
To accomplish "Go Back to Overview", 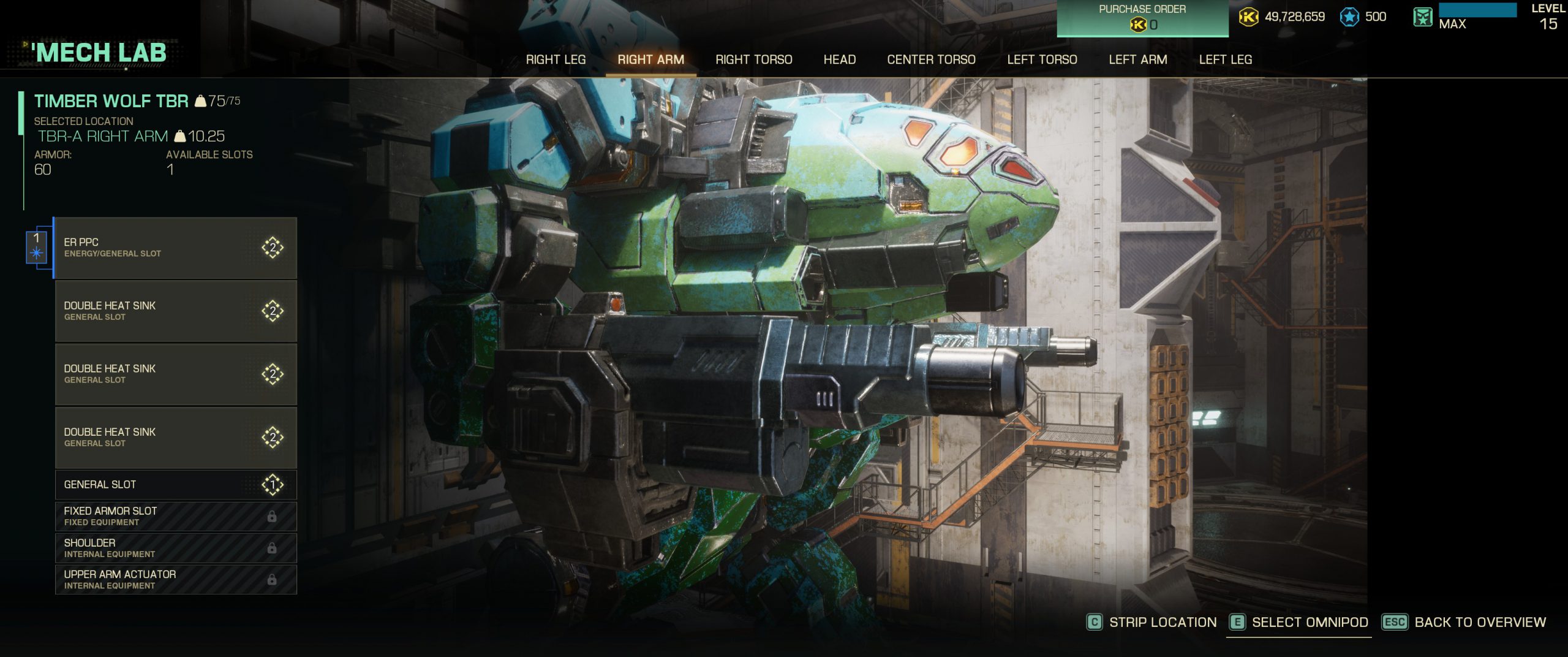I will coord(1464,622).
